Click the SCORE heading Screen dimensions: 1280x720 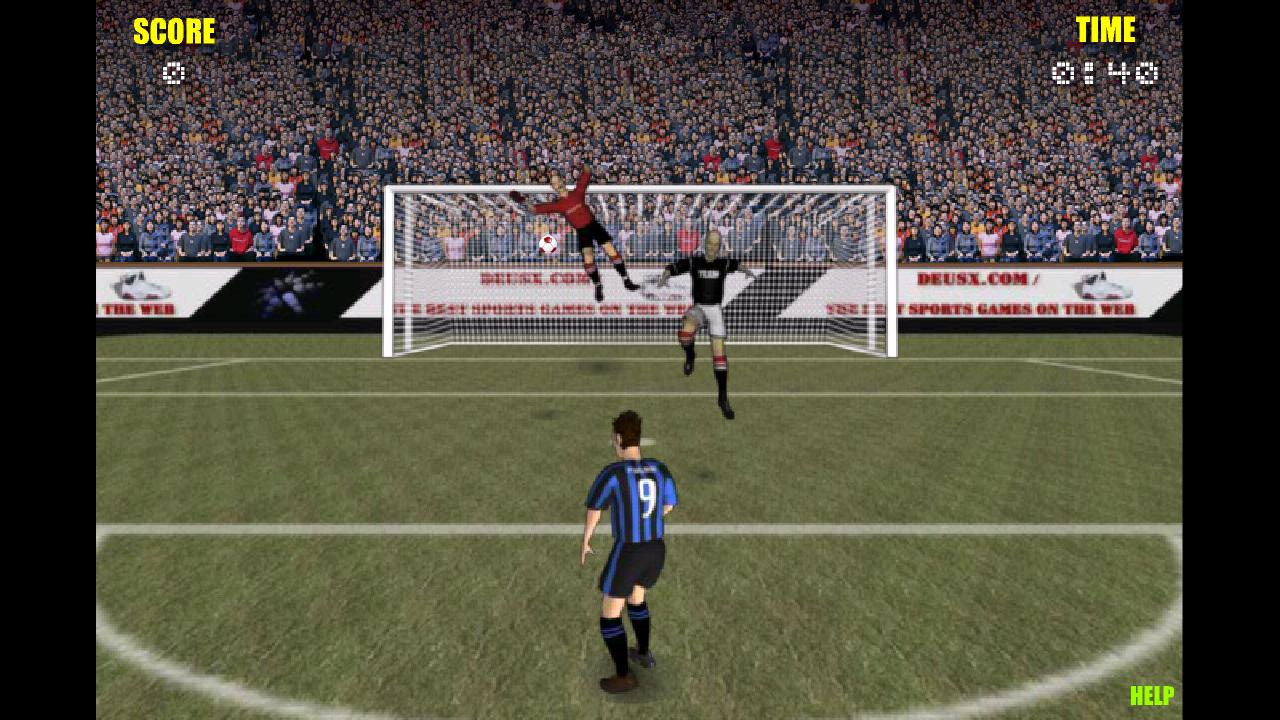point(174,31)
